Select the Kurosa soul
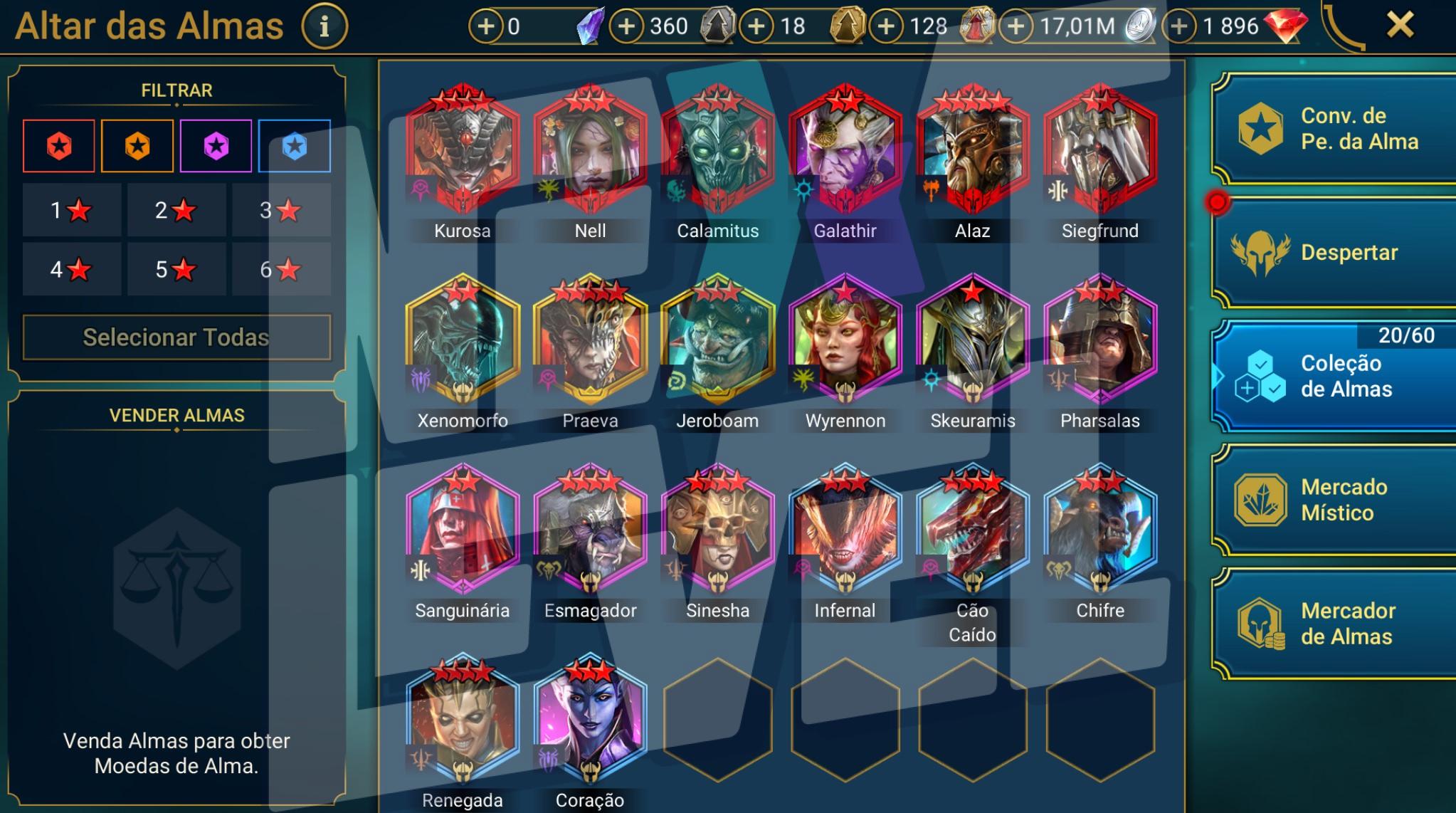The width and height of the screenshot is (1456, 813). point(463,152)
